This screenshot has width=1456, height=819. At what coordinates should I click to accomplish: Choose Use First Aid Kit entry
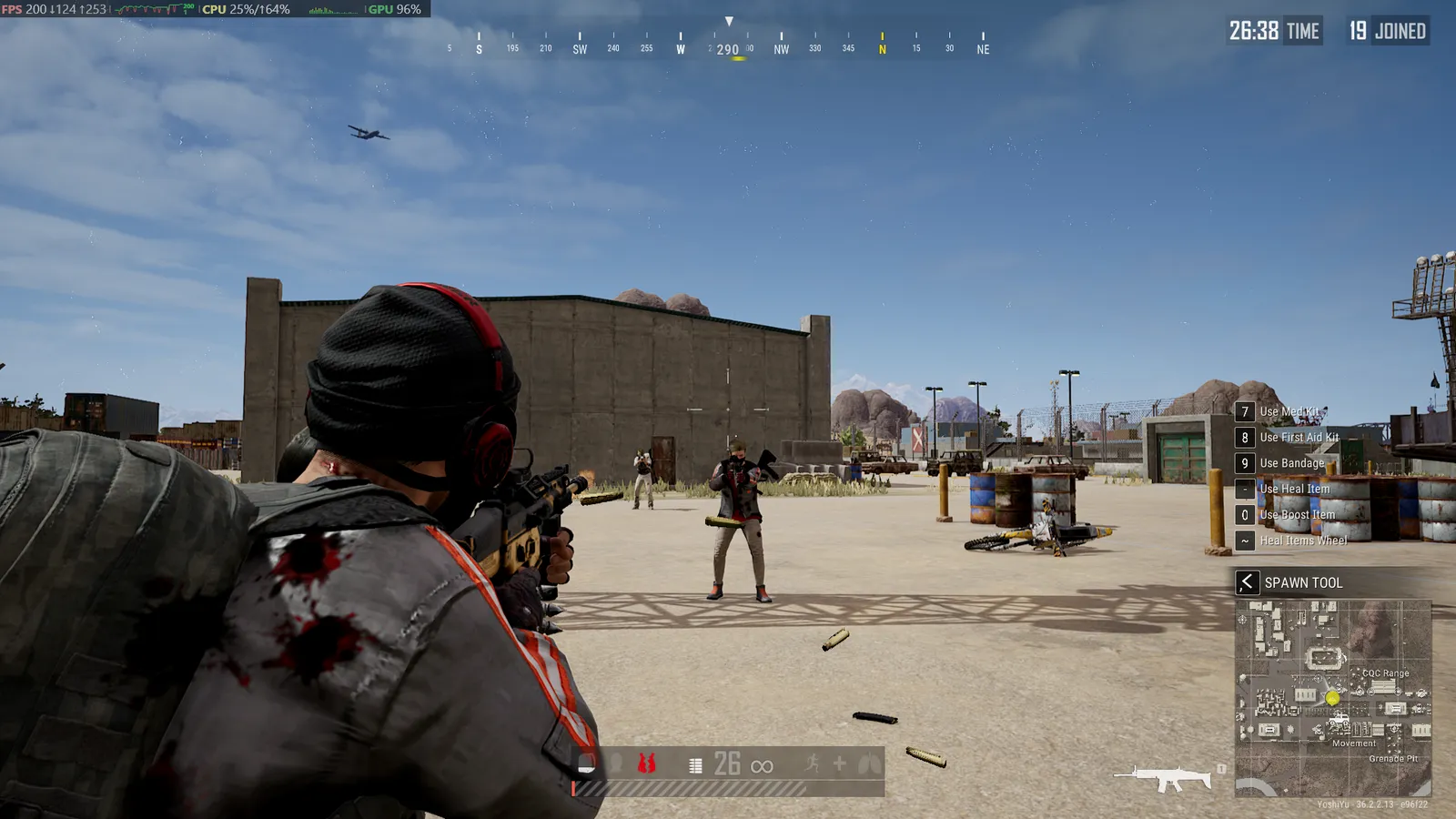pyautogui.click(x=1299, y=438)
